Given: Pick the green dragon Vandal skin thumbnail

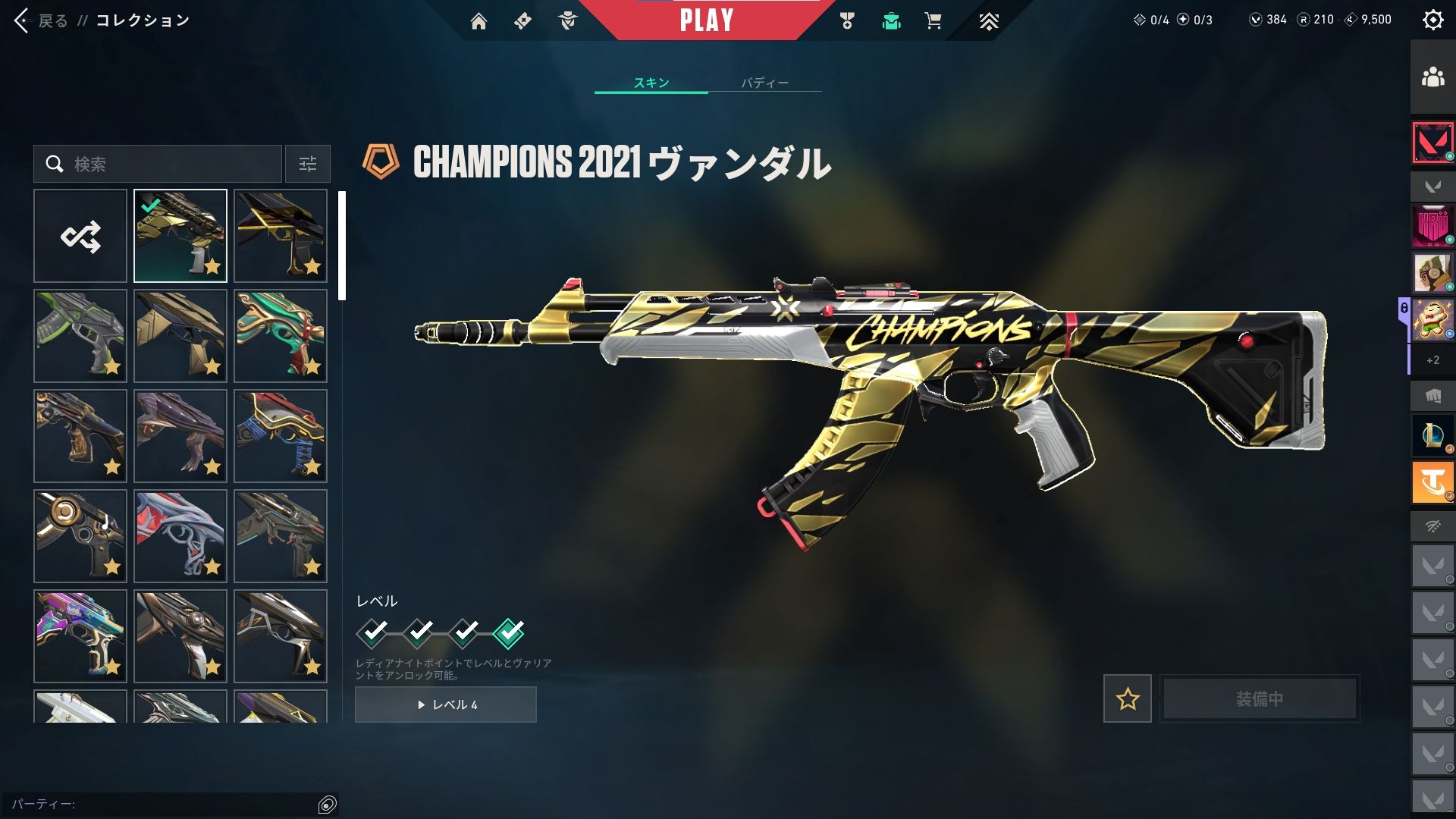Looking at the screenshot, I should [x=281, y=336].
